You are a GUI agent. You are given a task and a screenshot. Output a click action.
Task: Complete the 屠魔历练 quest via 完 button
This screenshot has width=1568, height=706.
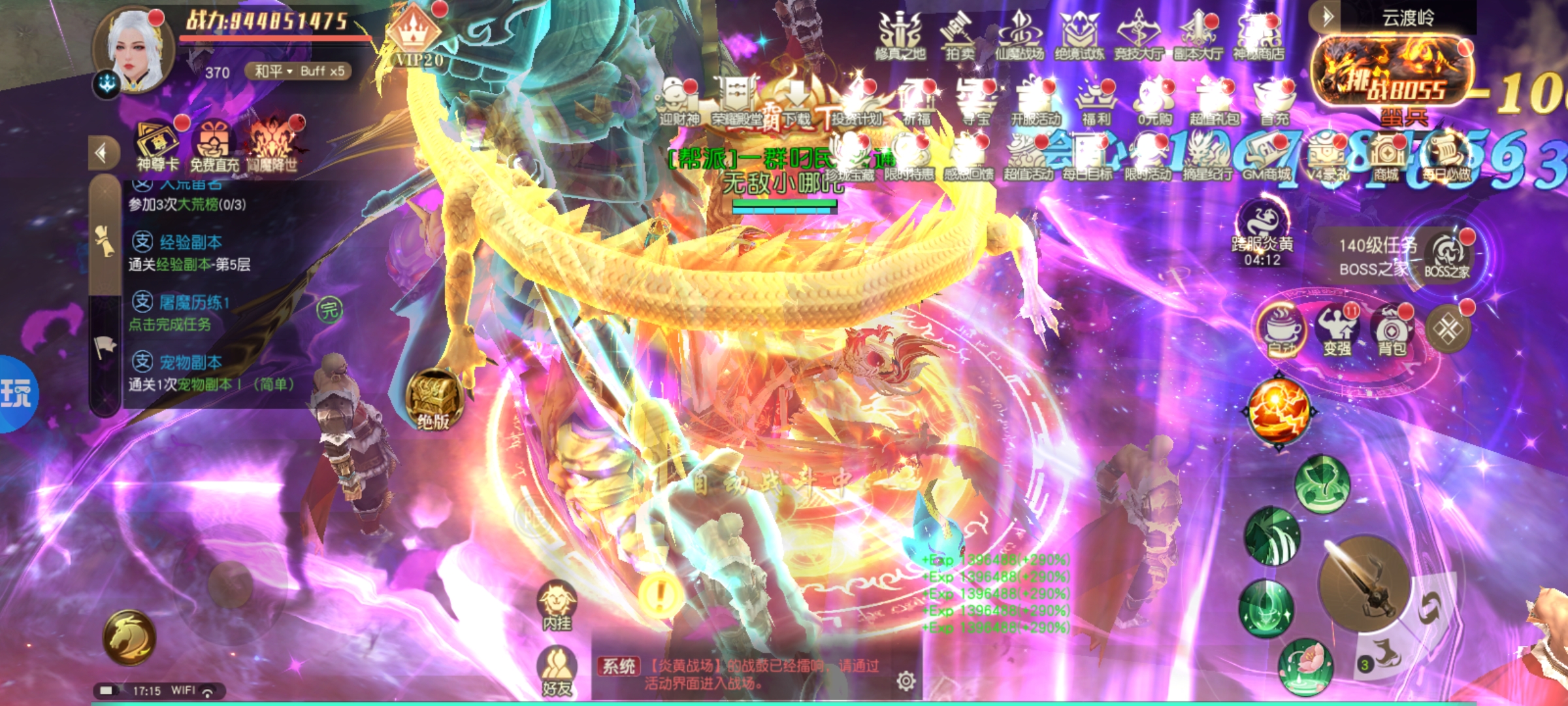point(329,309)
